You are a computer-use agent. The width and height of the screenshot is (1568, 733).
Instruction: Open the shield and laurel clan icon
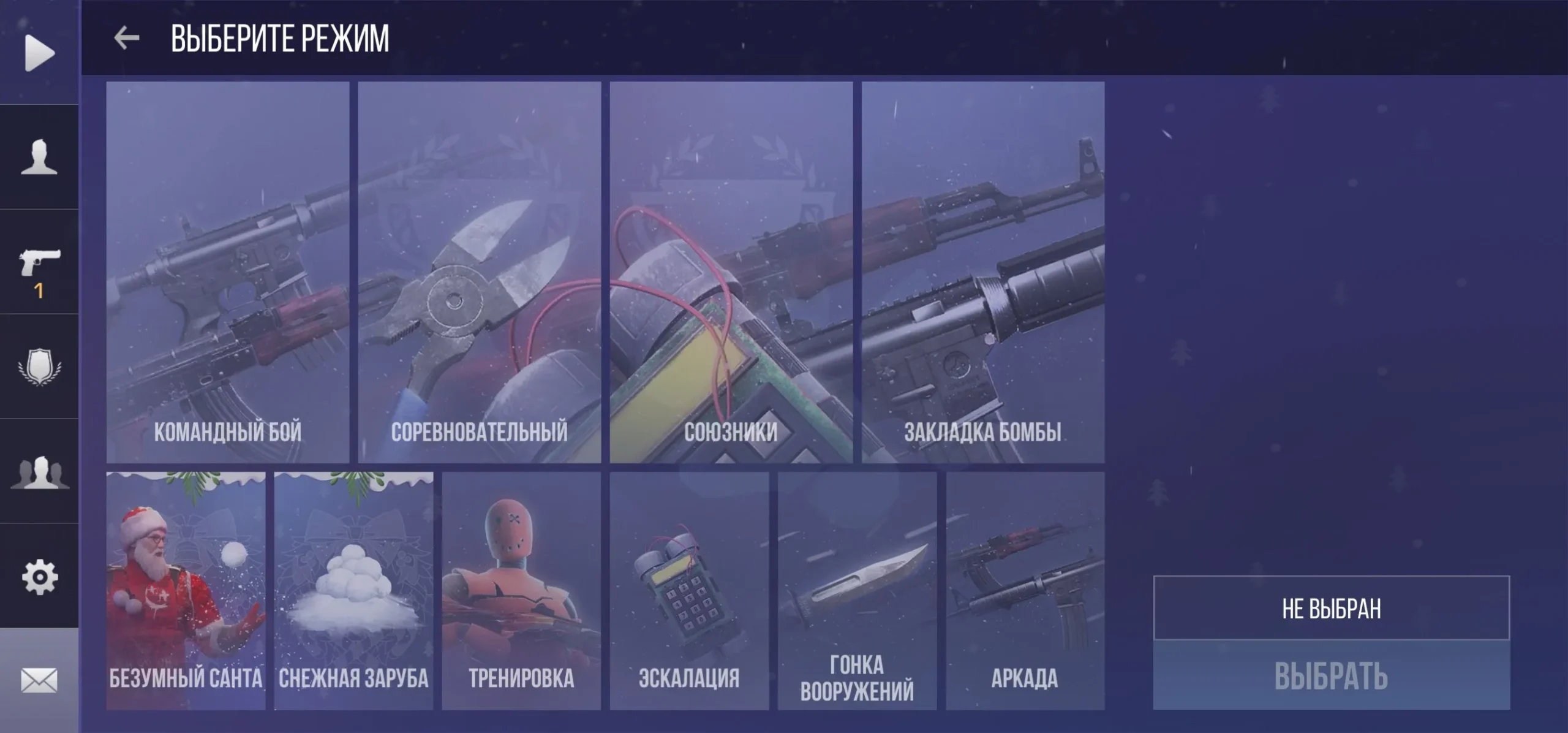coord(39,366)
